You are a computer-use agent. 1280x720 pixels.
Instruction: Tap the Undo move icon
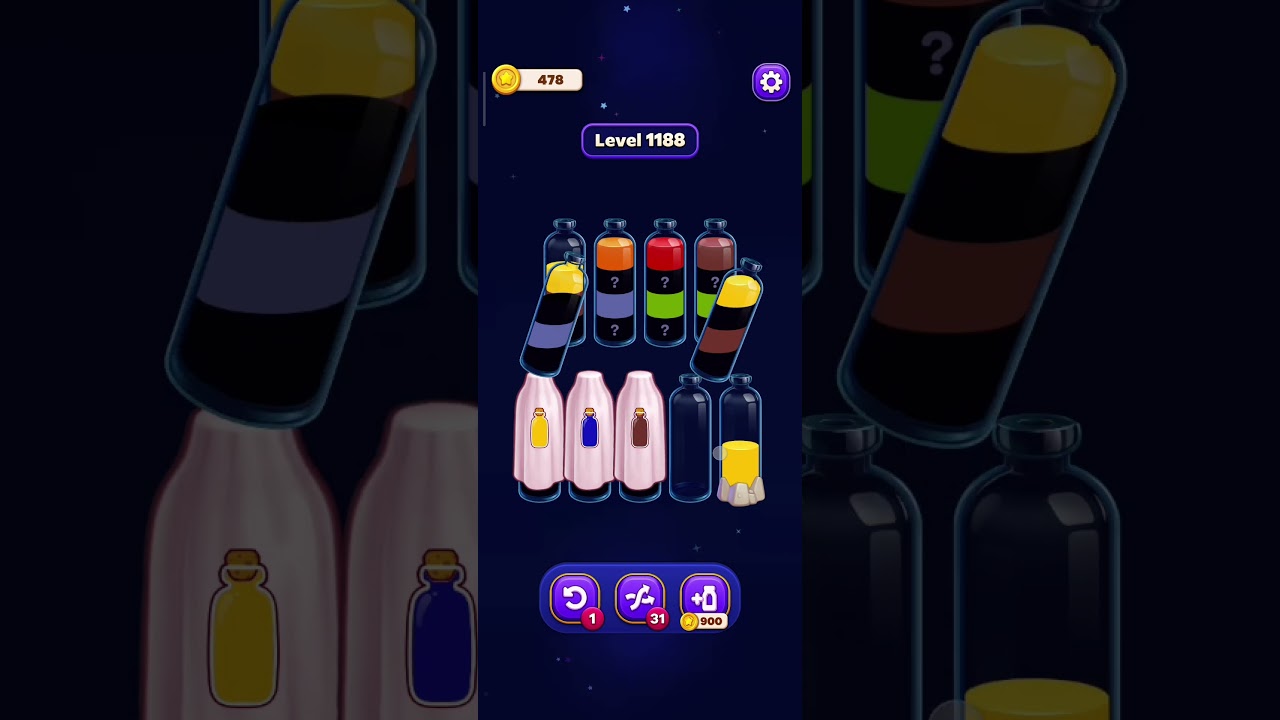click(x=575, y=598)
